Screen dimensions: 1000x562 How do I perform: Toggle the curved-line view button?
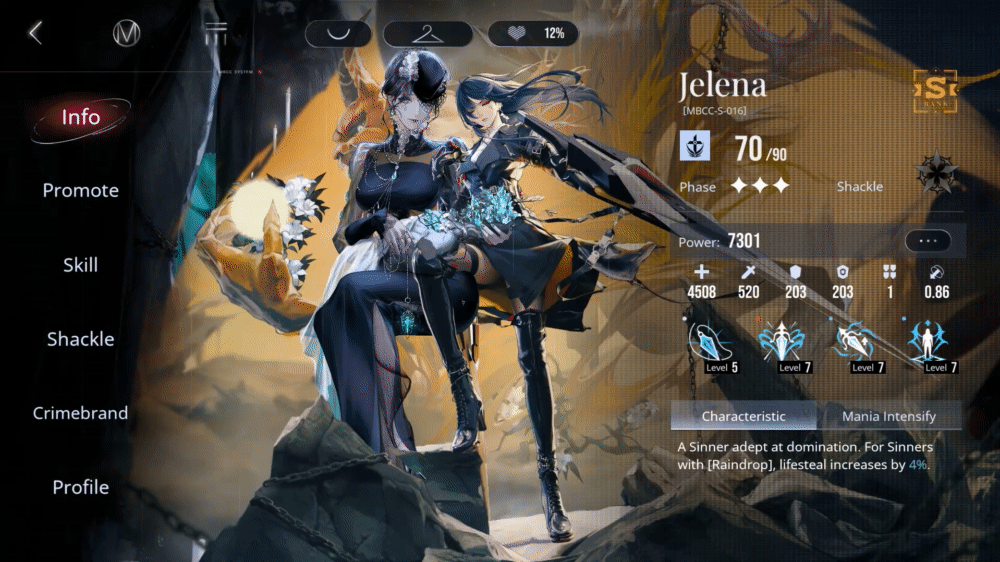338,33
